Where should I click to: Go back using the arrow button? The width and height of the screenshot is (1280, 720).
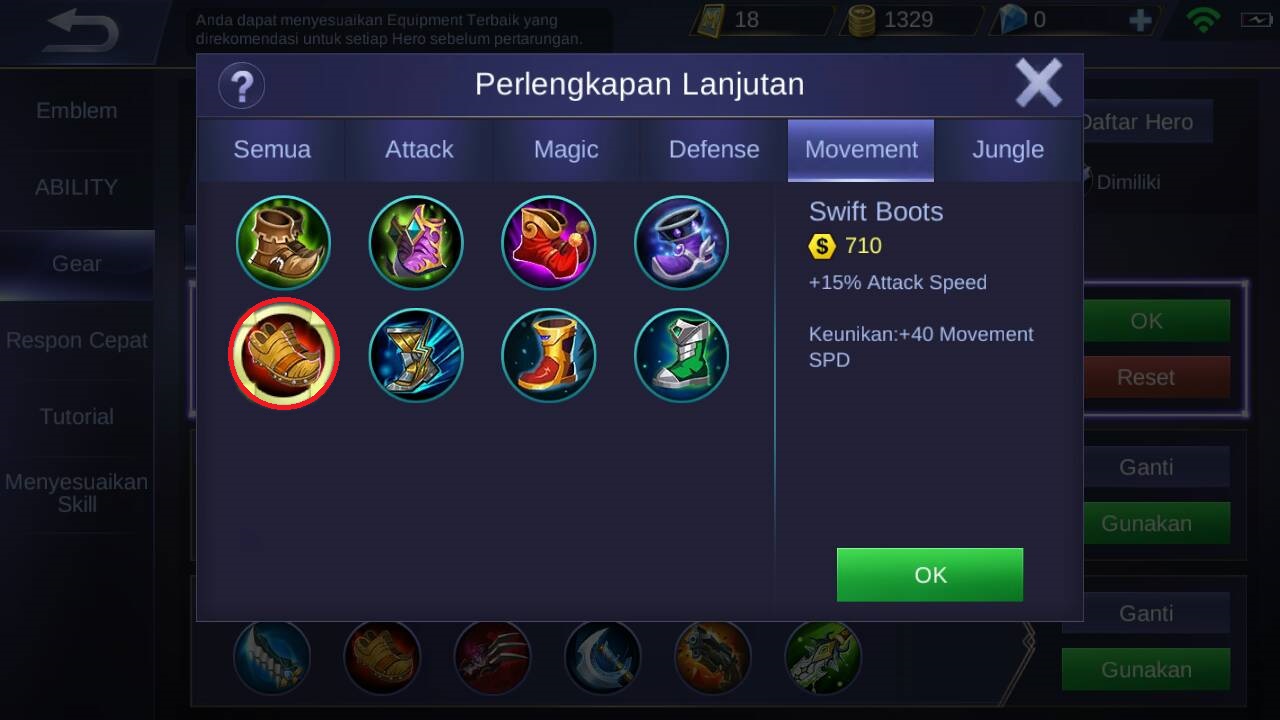82,32
